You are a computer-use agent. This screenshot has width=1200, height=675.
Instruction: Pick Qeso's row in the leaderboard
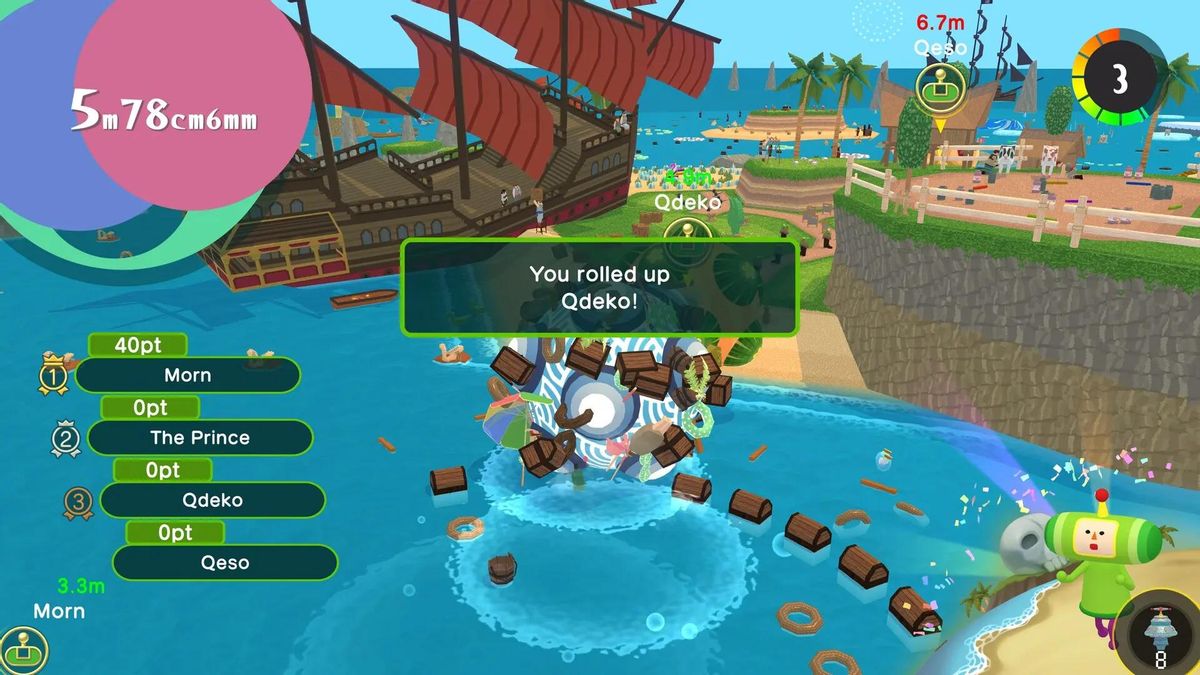coord(224,562)
